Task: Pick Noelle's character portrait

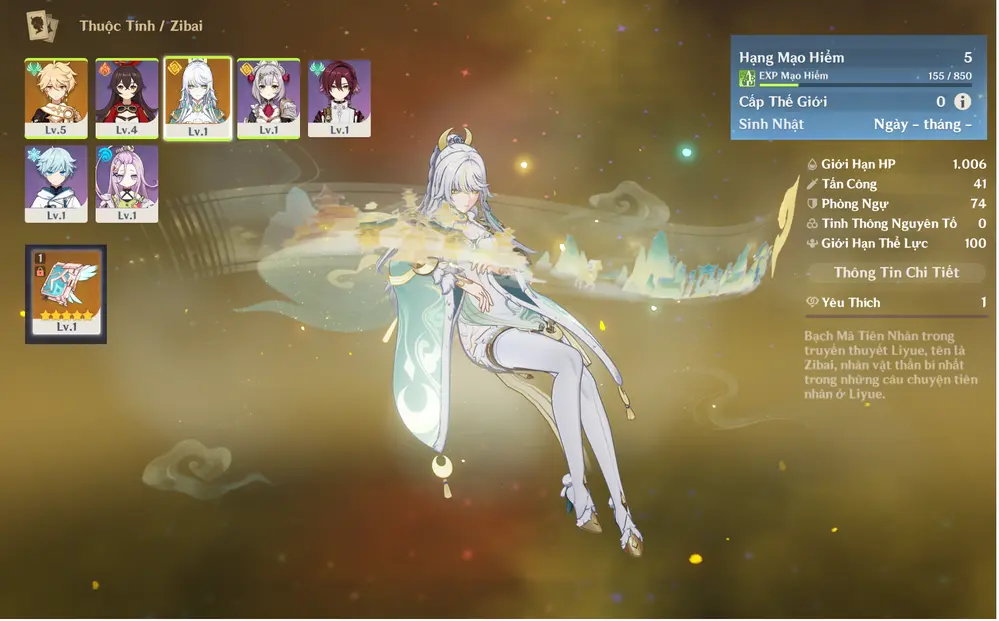Action: 268,97
